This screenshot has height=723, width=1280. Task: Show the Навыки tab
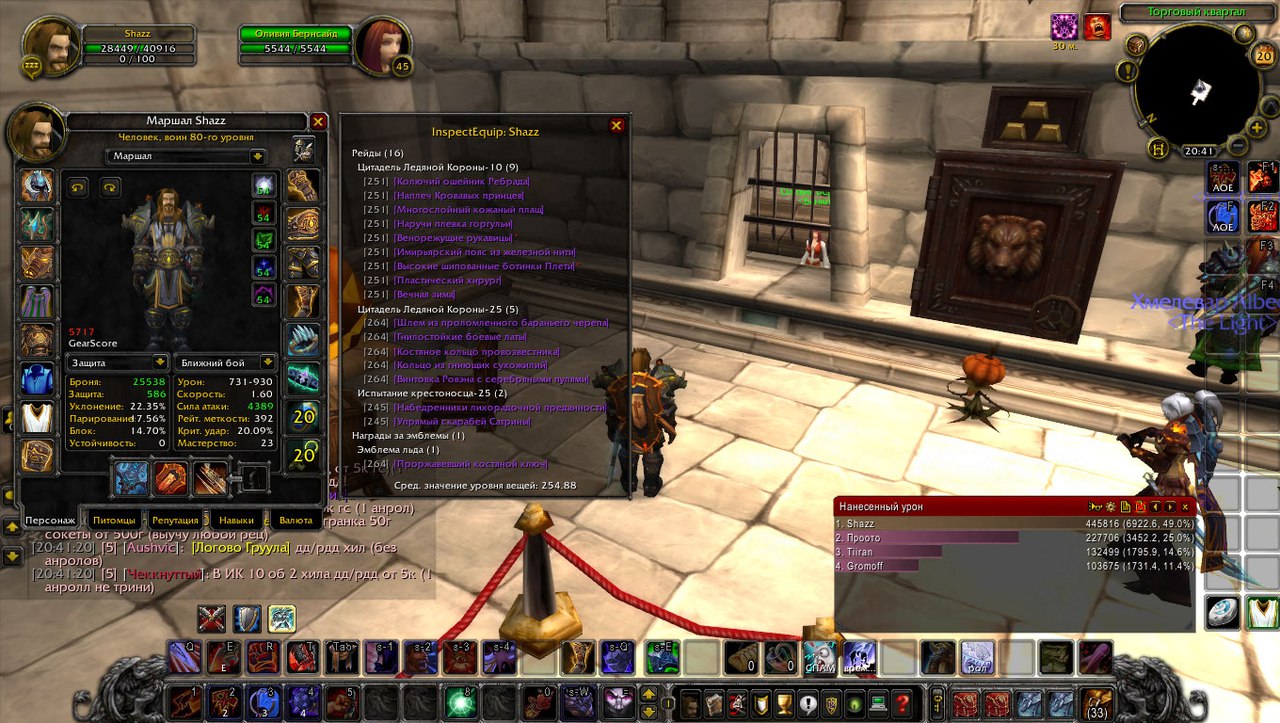[236, 521]
